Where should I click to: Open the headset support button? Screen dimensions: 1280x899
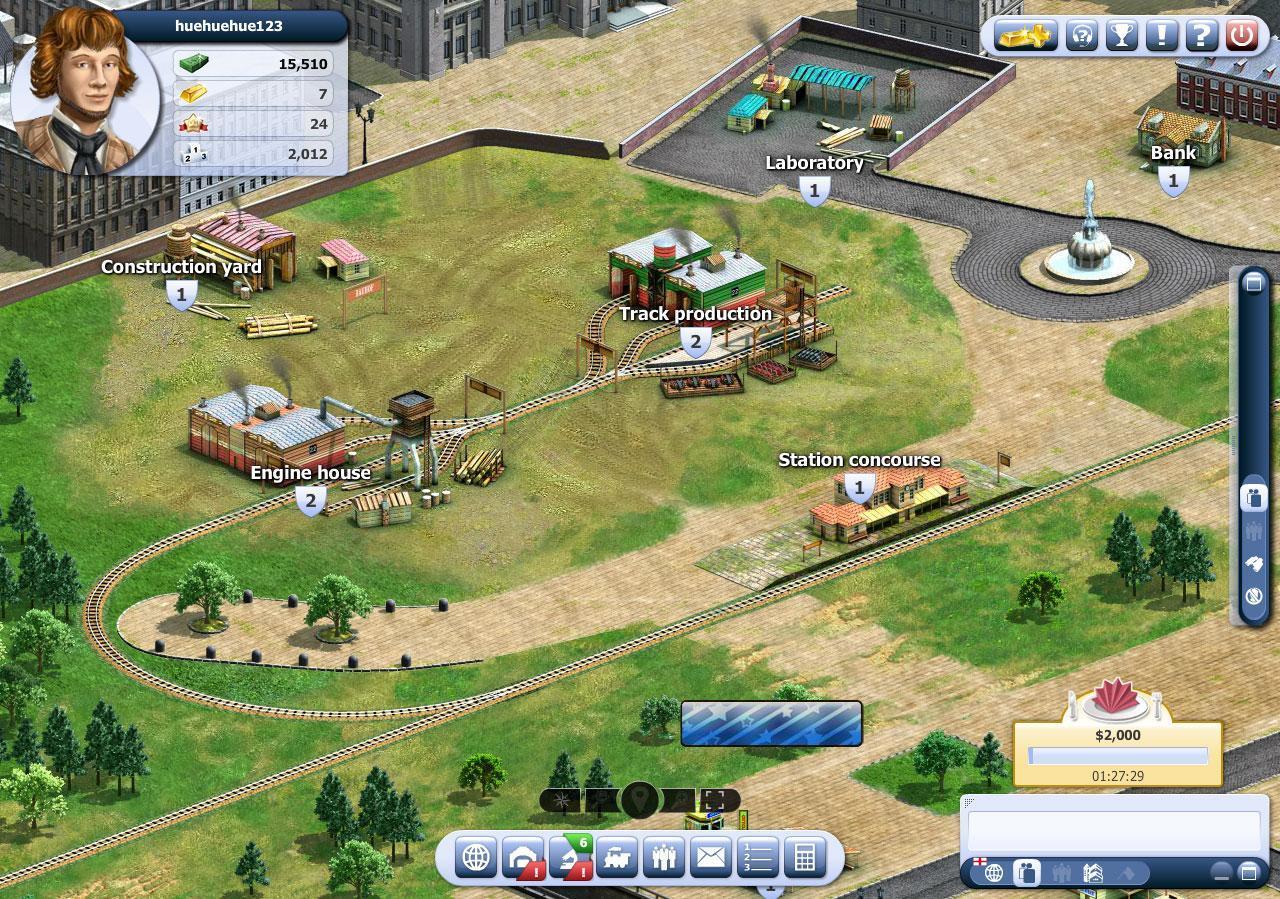coord(1081,36)
